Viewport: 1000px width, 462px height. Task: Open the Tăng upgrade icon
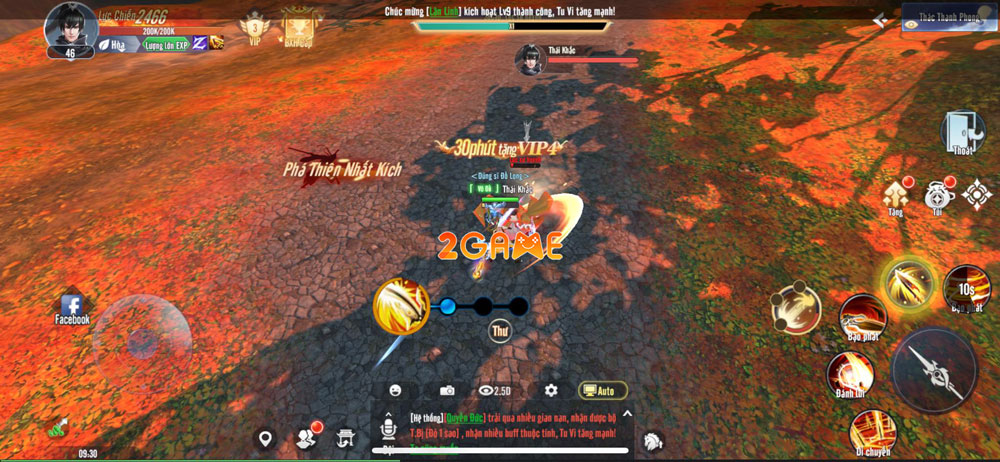896,193
